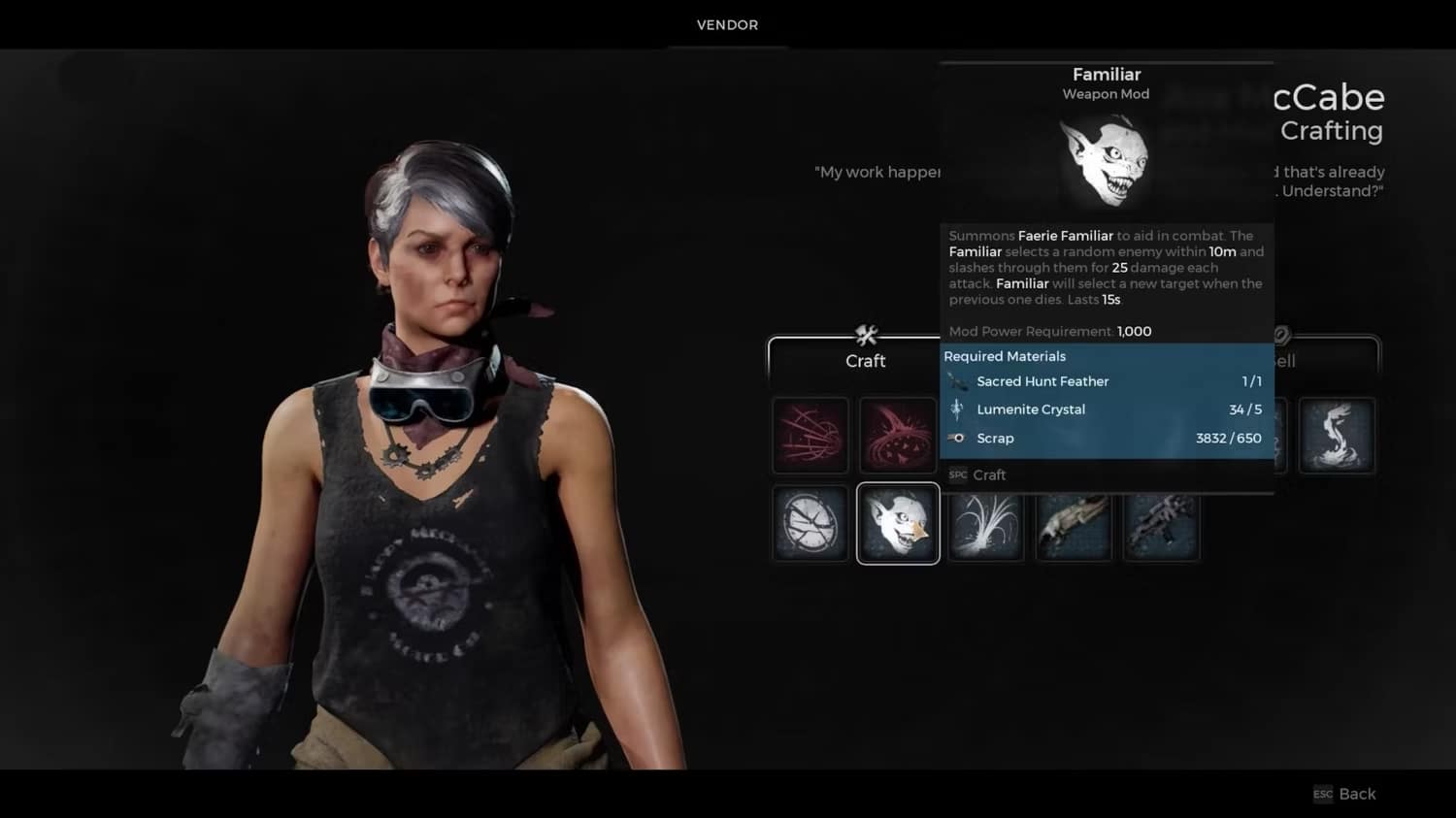
Task: Click the Sacred Hunt Feather material icon
Action: [x=957, y=381]
